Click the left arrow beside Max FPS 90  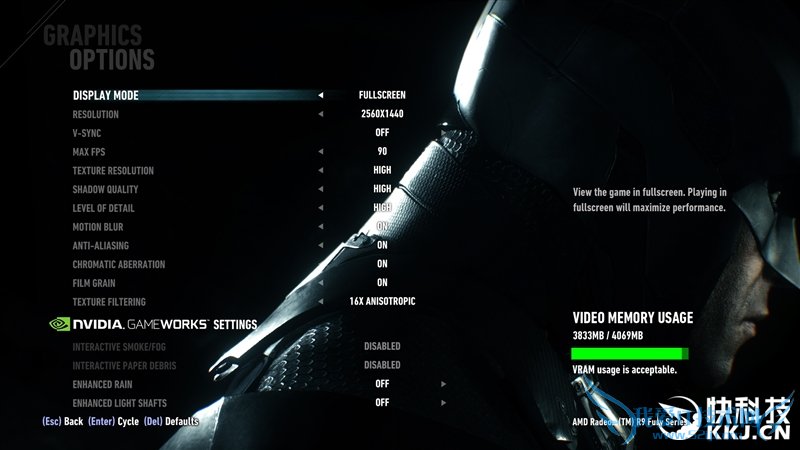coord(321,152)
